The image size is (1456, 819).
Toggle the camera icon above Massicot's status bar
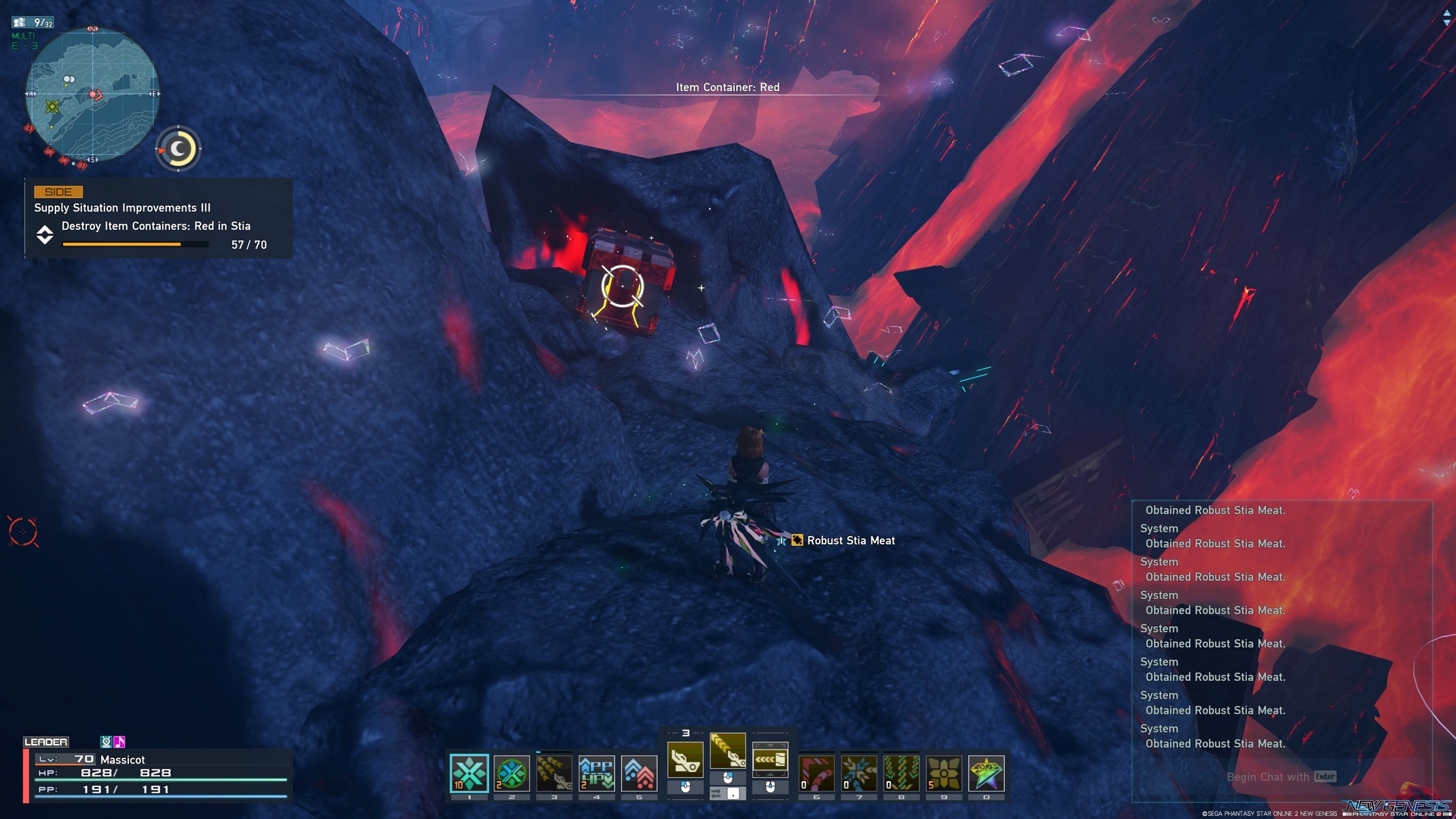tap(104, 741)
